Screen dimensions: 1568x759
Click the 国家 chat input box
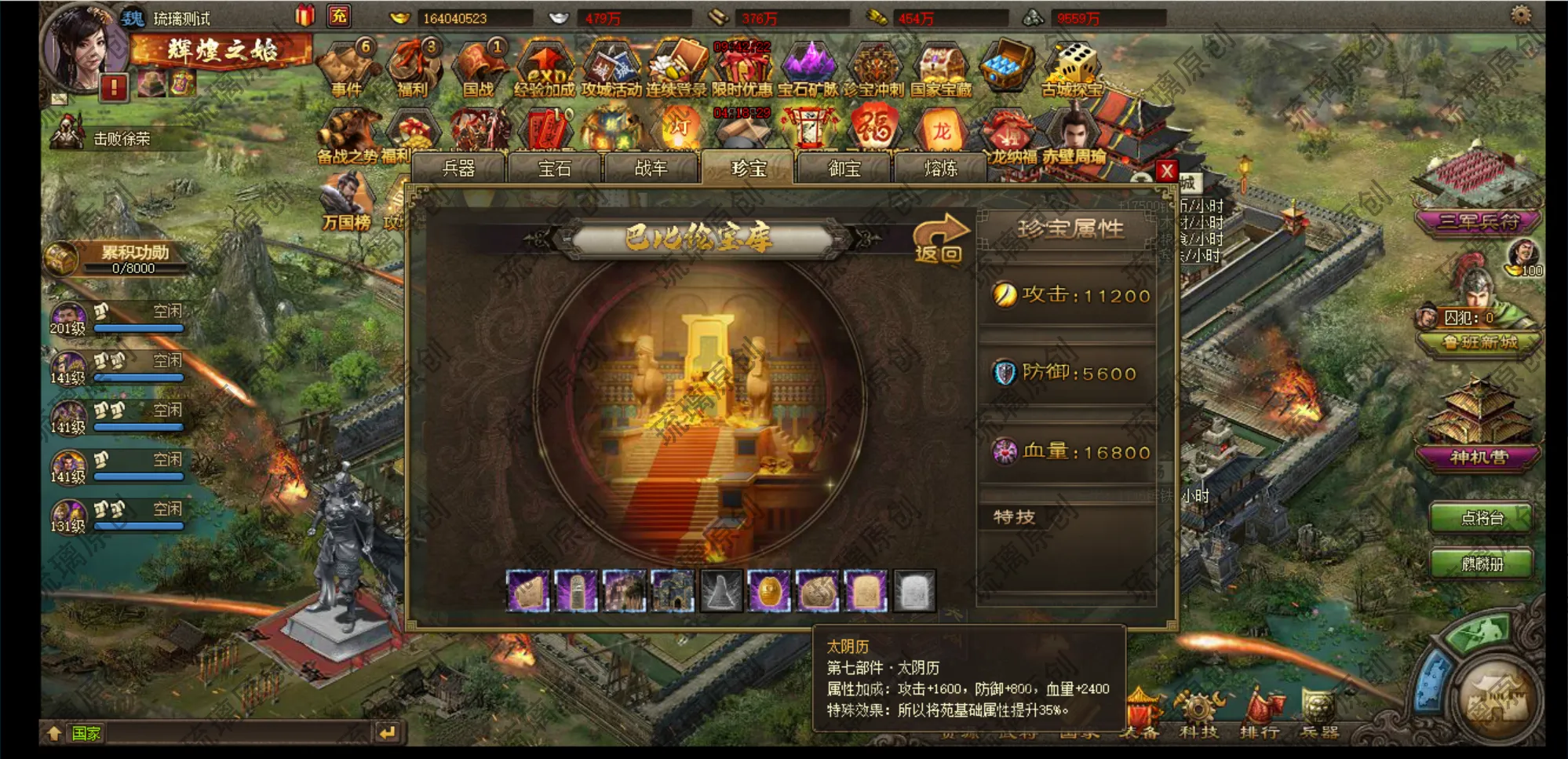(x=235, y=733)
